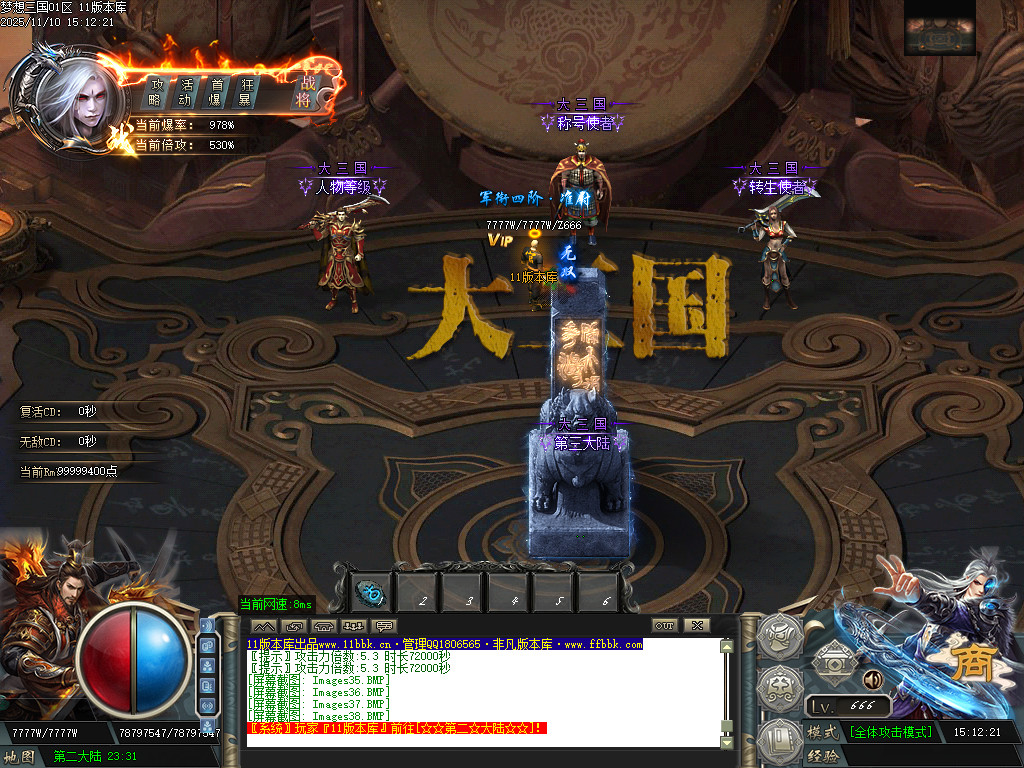Screen dimensions: 1024x768
Task: Open the 地图 map button
Action: [x=22, y=756]
